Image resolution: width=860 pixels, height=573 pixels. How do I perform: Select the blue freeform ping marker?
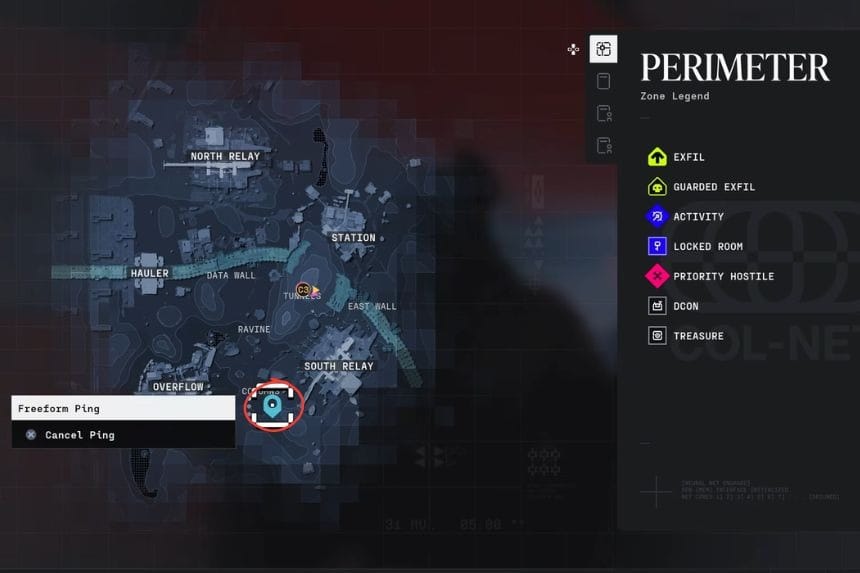tap(273, 404)
